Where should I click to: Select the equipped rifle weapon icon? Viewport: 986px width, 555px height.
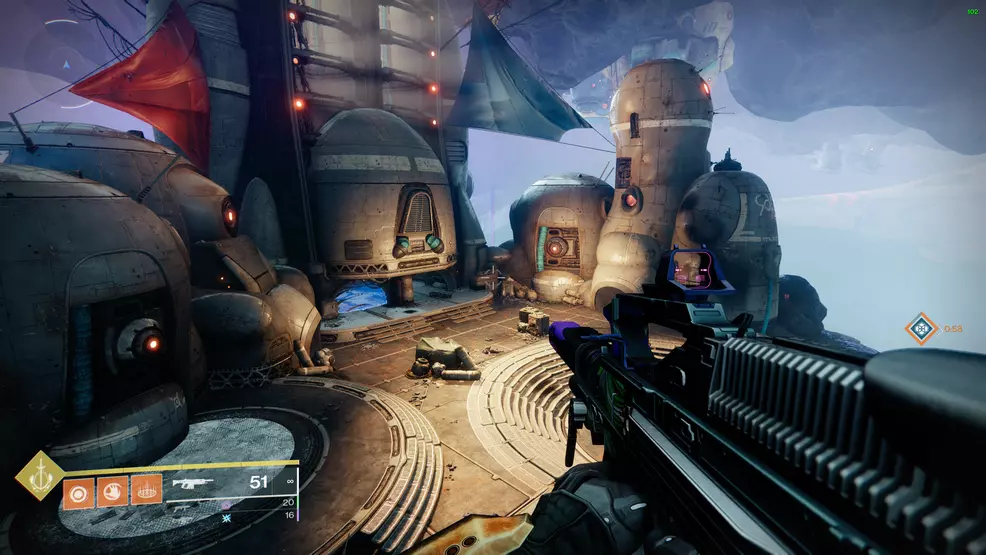[x=196, y=484]
